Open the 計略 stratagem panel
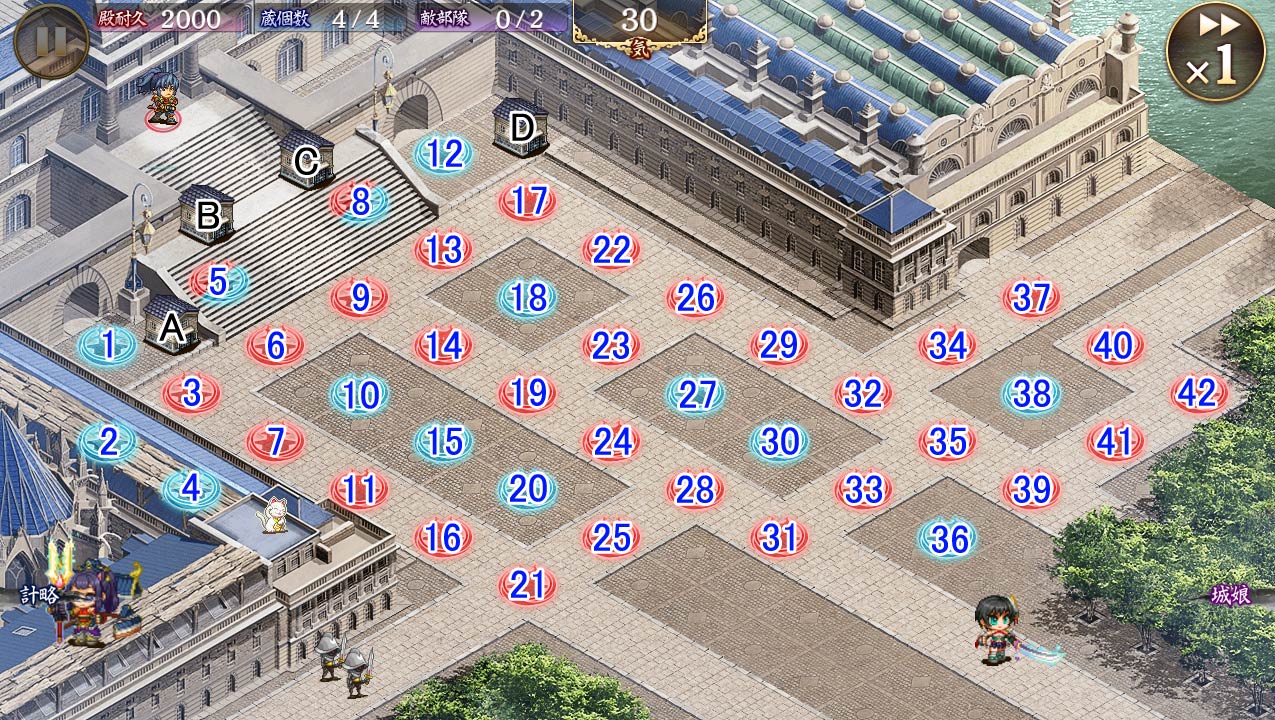Screen dimensions: 1275x720 (x=40, y=594)
